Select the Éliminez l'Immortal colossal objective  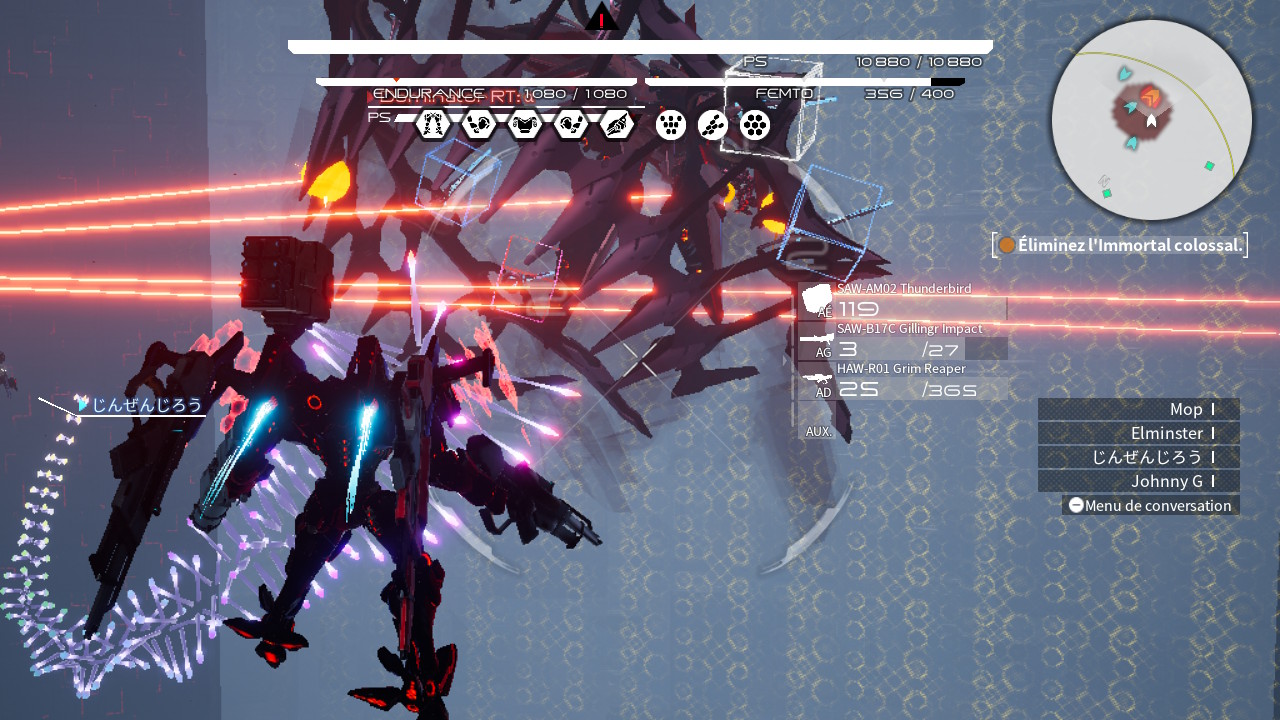click(x=1120, y=245)
